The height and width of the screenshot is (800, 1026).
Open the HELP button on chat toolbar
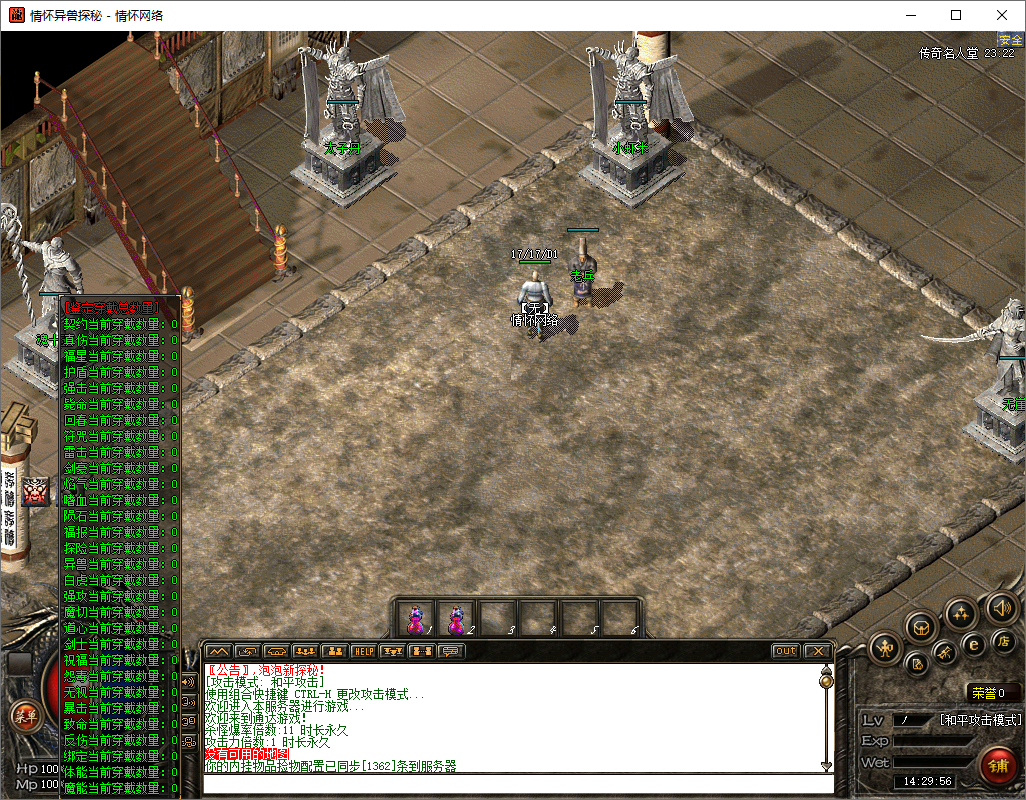click(x=364, y=651)
